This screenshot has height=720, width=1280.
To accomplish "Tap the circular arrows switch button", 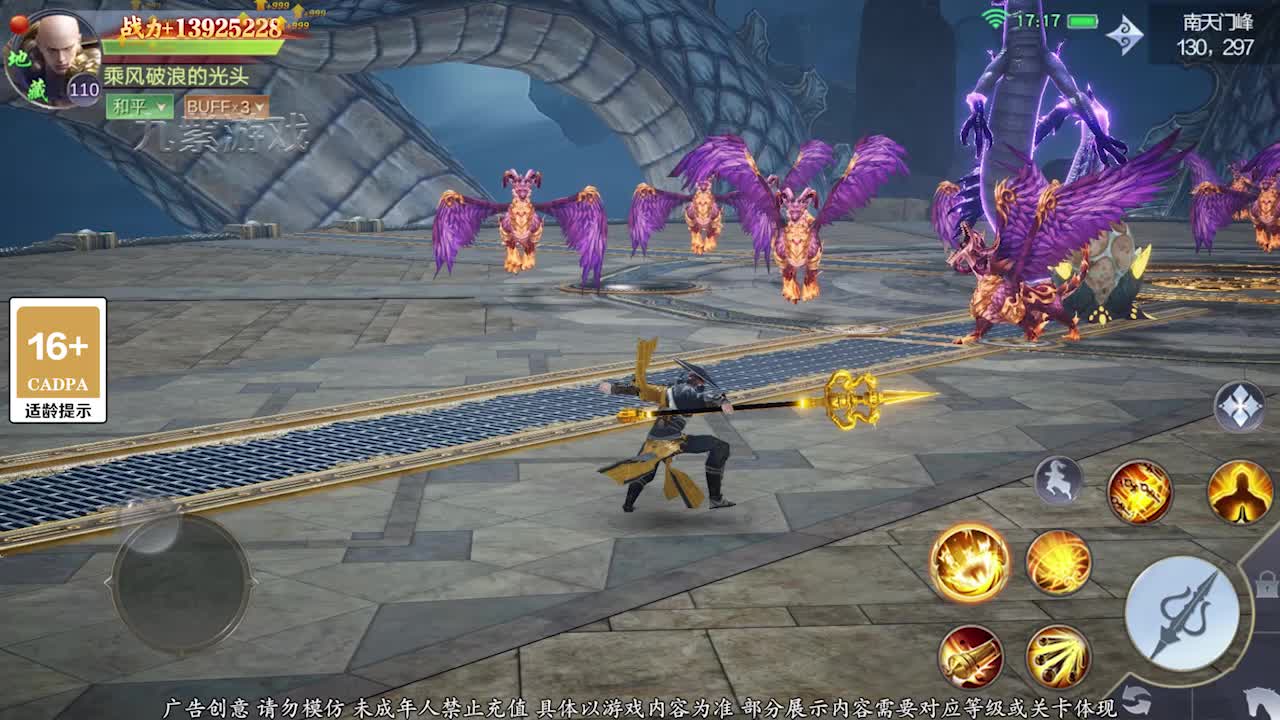I will pos(1137,698).
